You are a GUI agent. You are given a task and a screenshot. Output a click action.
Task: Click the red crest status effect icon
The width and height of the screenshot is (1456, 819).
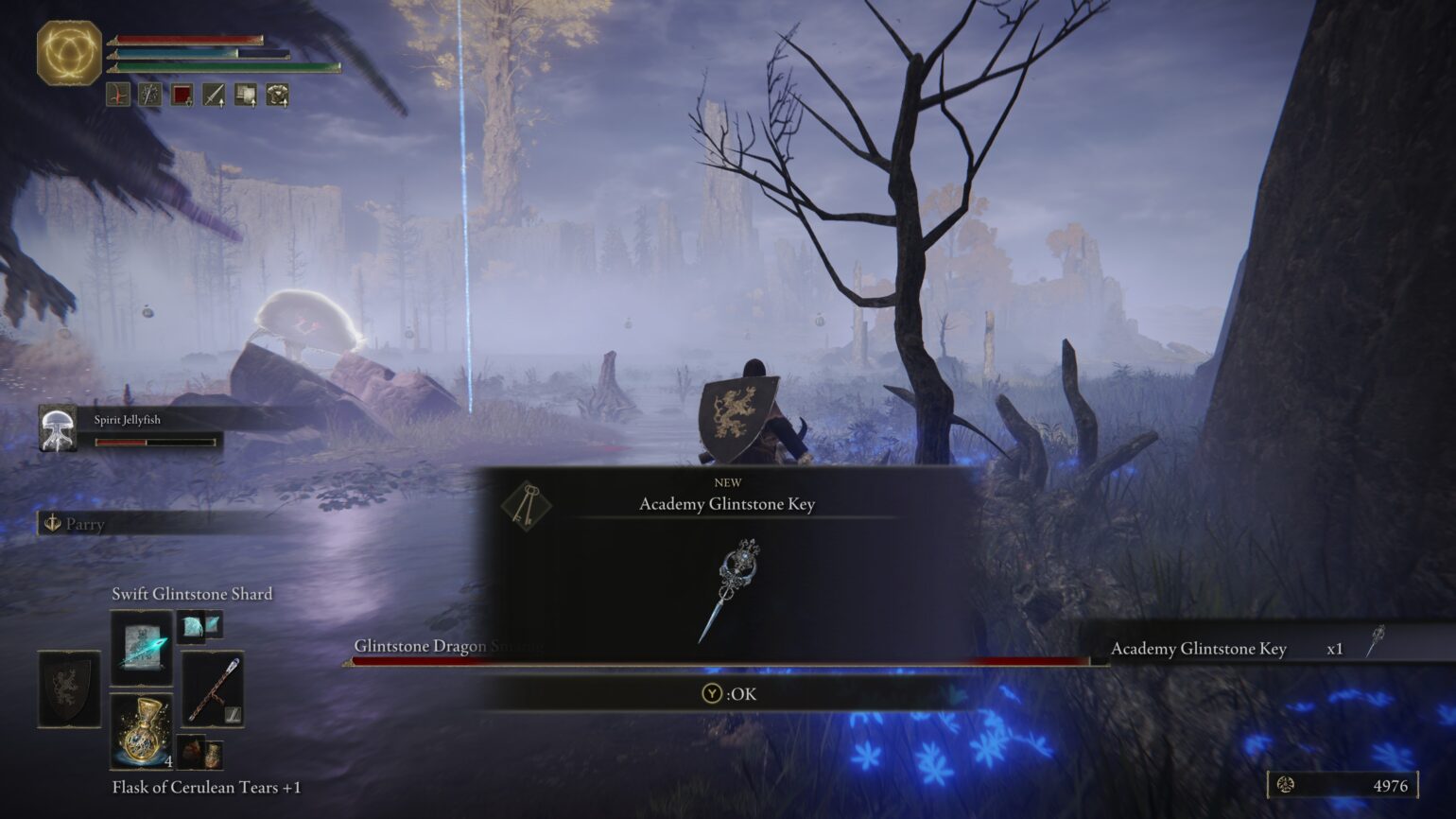pos(182,96)
